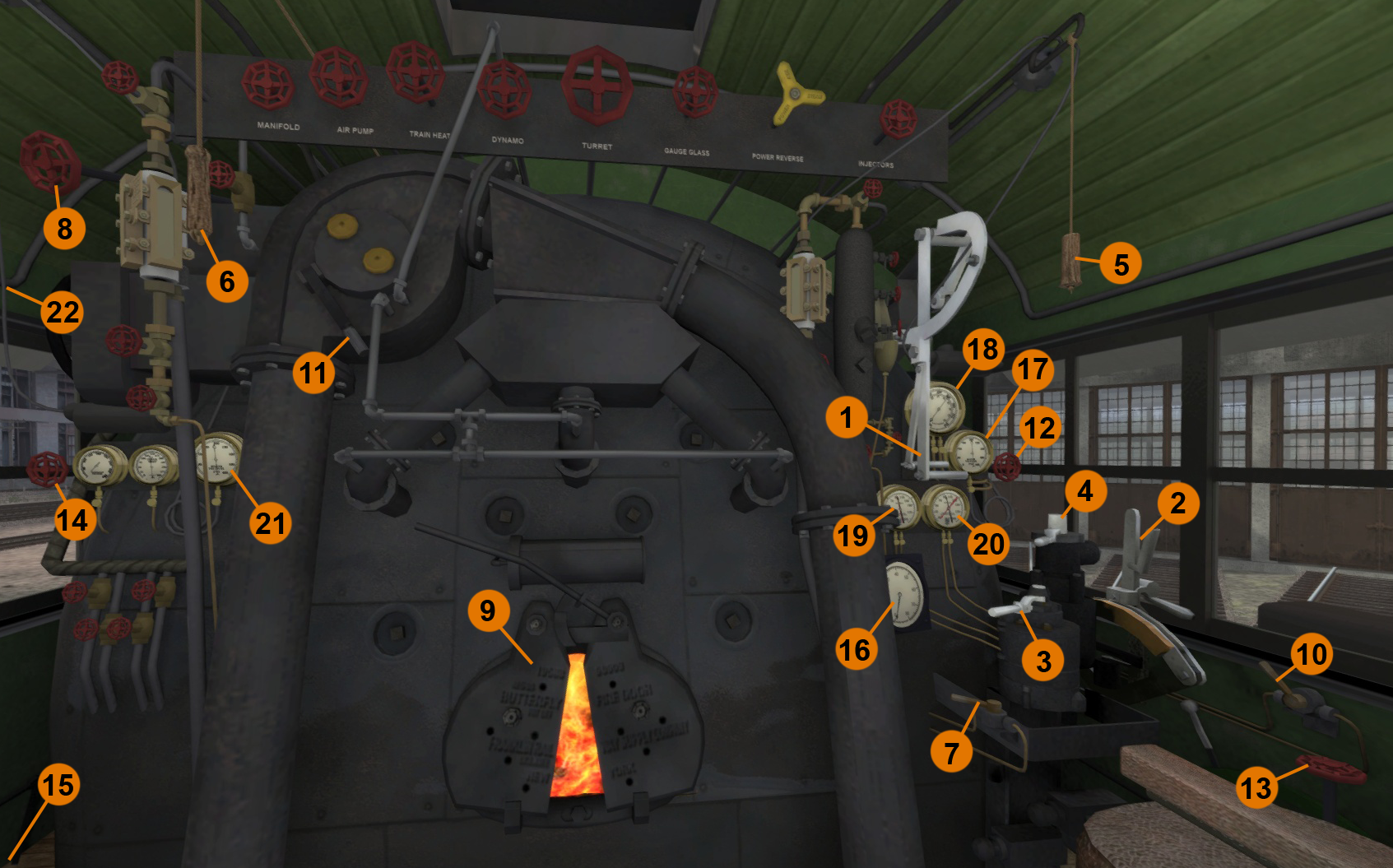Select callout marker number 6

tap(227, 282)
